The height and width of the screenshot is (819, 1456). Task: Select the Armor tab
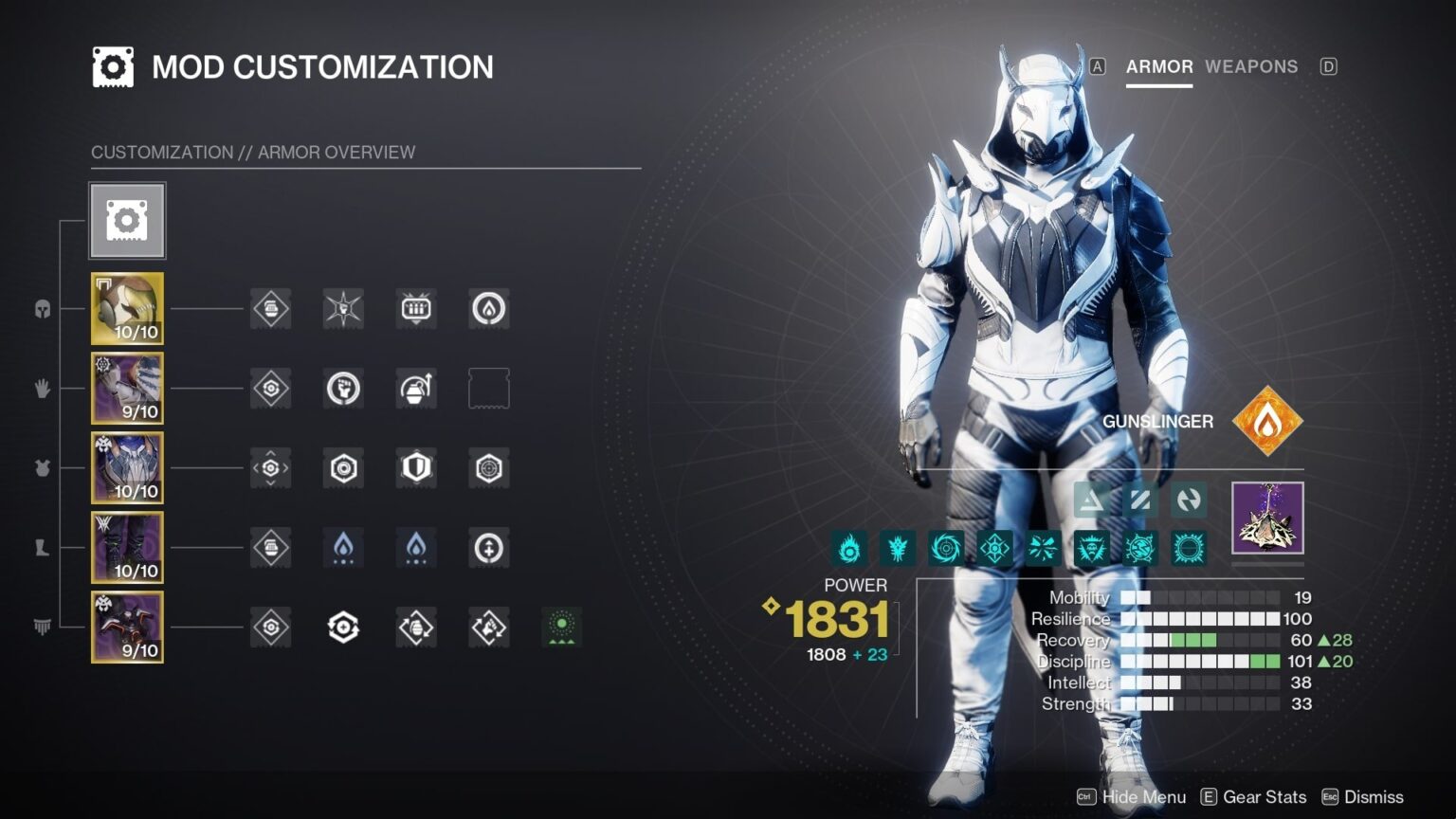pos(1158,66)
